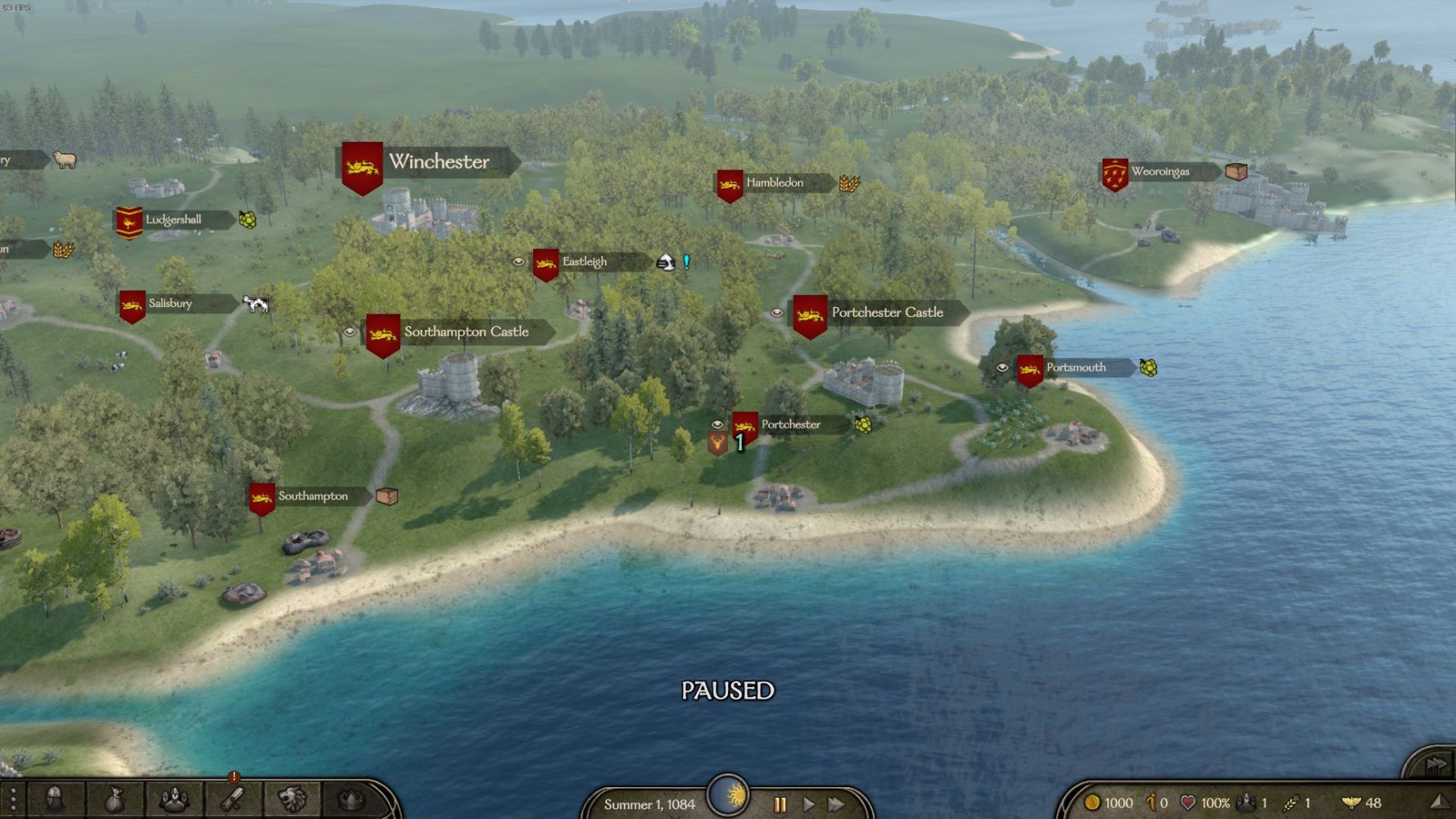Screen dimensions: 1456x819
Task: Open the three-dot options menu
Action: (x=12, y=799)
